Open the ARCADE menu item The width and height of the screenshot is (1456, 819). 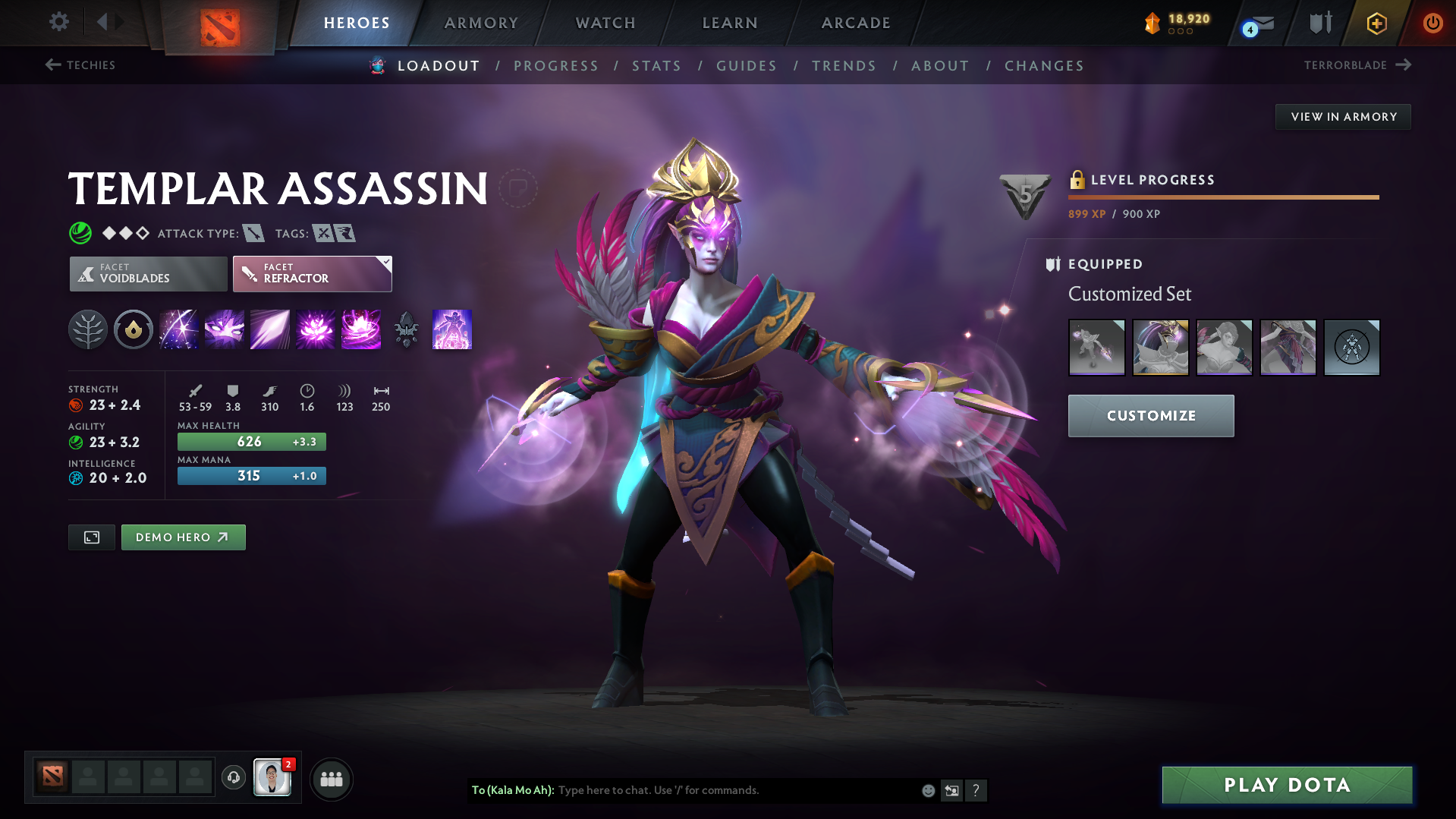tap(854, 23)
